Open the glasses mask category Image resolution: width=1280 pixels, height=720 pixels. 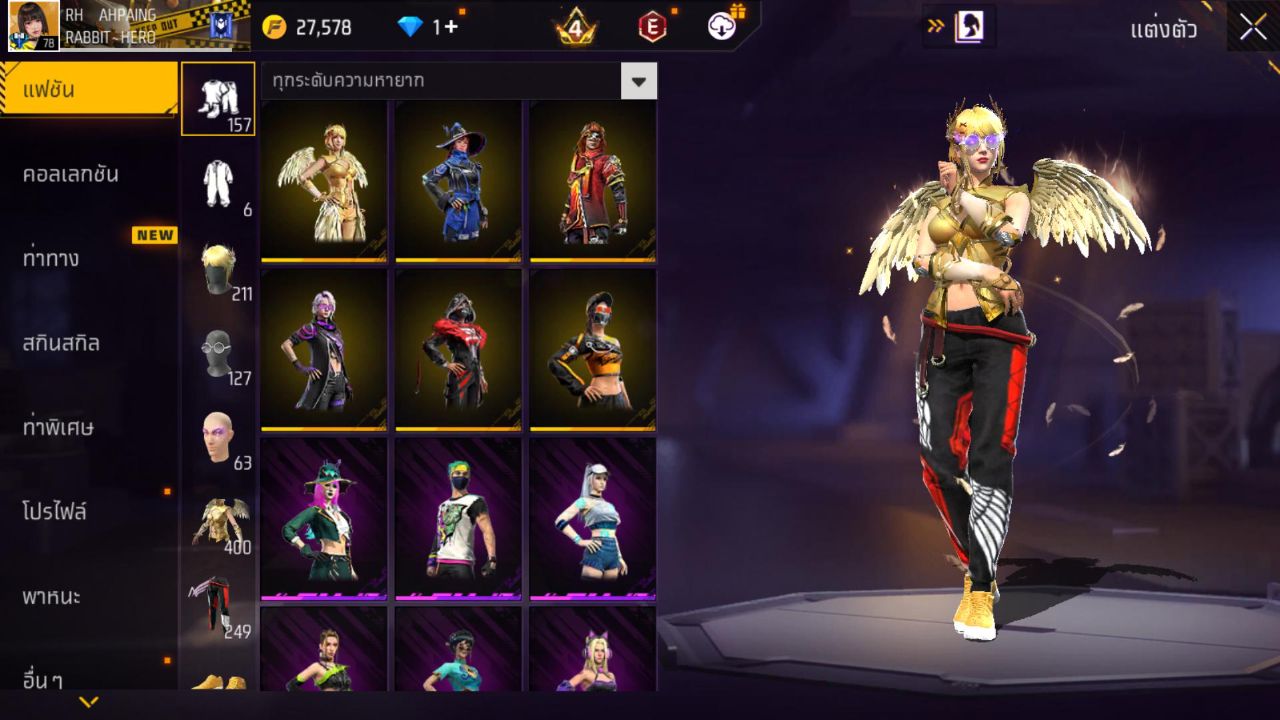tap(218, 352)
